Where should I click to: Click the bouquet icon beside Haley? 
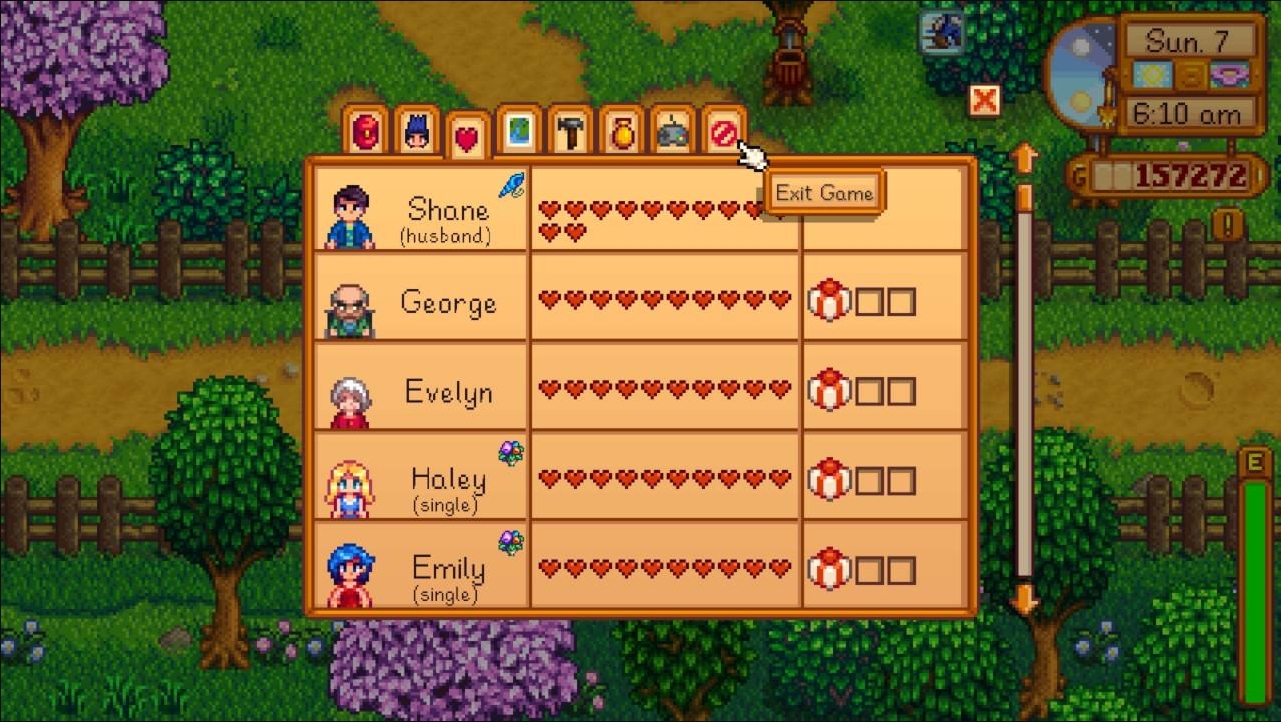coord(511,452)
